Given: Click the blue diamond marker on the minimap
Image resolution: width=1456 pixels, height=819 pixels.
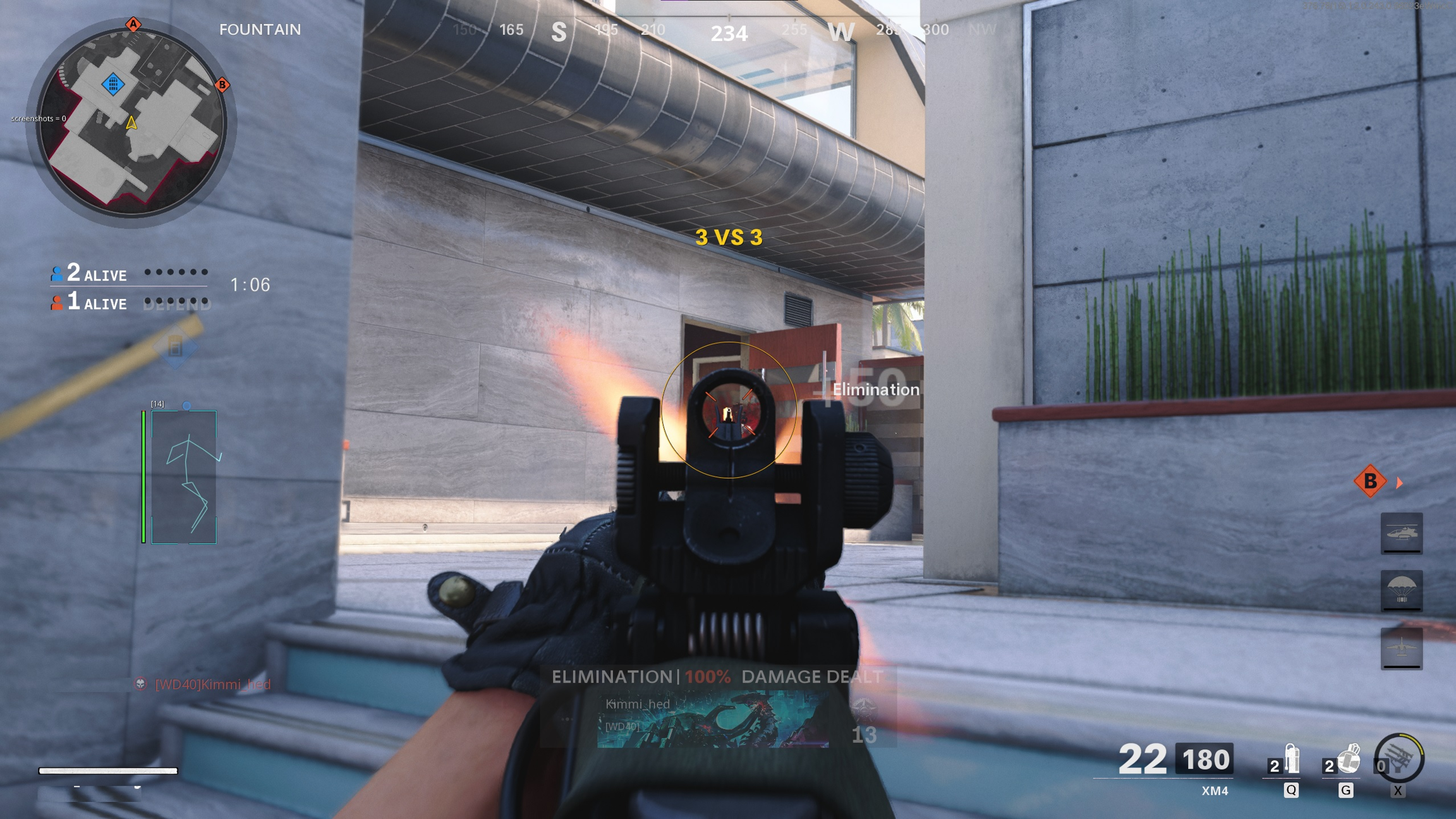Looking at the screenshot, I should click(113, 83).
